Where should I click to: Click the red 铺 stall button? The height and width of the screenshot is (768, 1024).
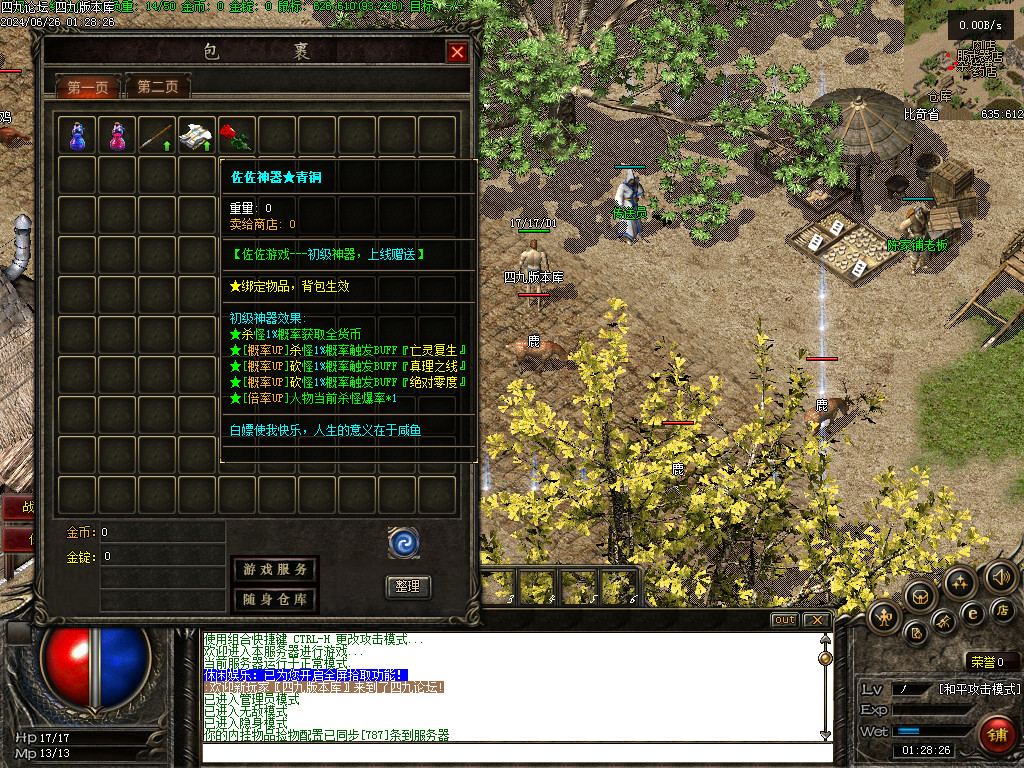point(996,735)
